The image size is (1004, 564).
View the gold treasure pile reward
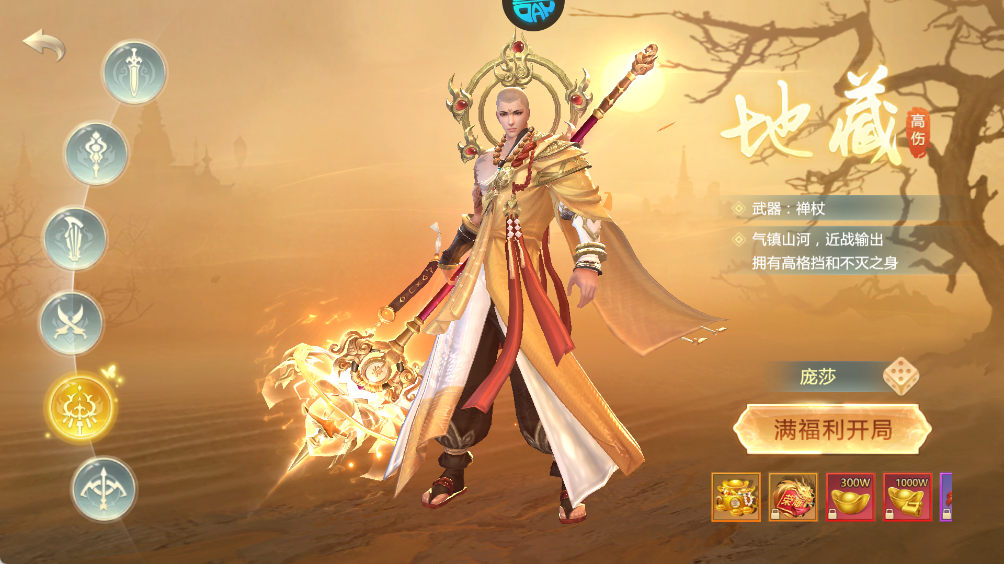[736, 497]
